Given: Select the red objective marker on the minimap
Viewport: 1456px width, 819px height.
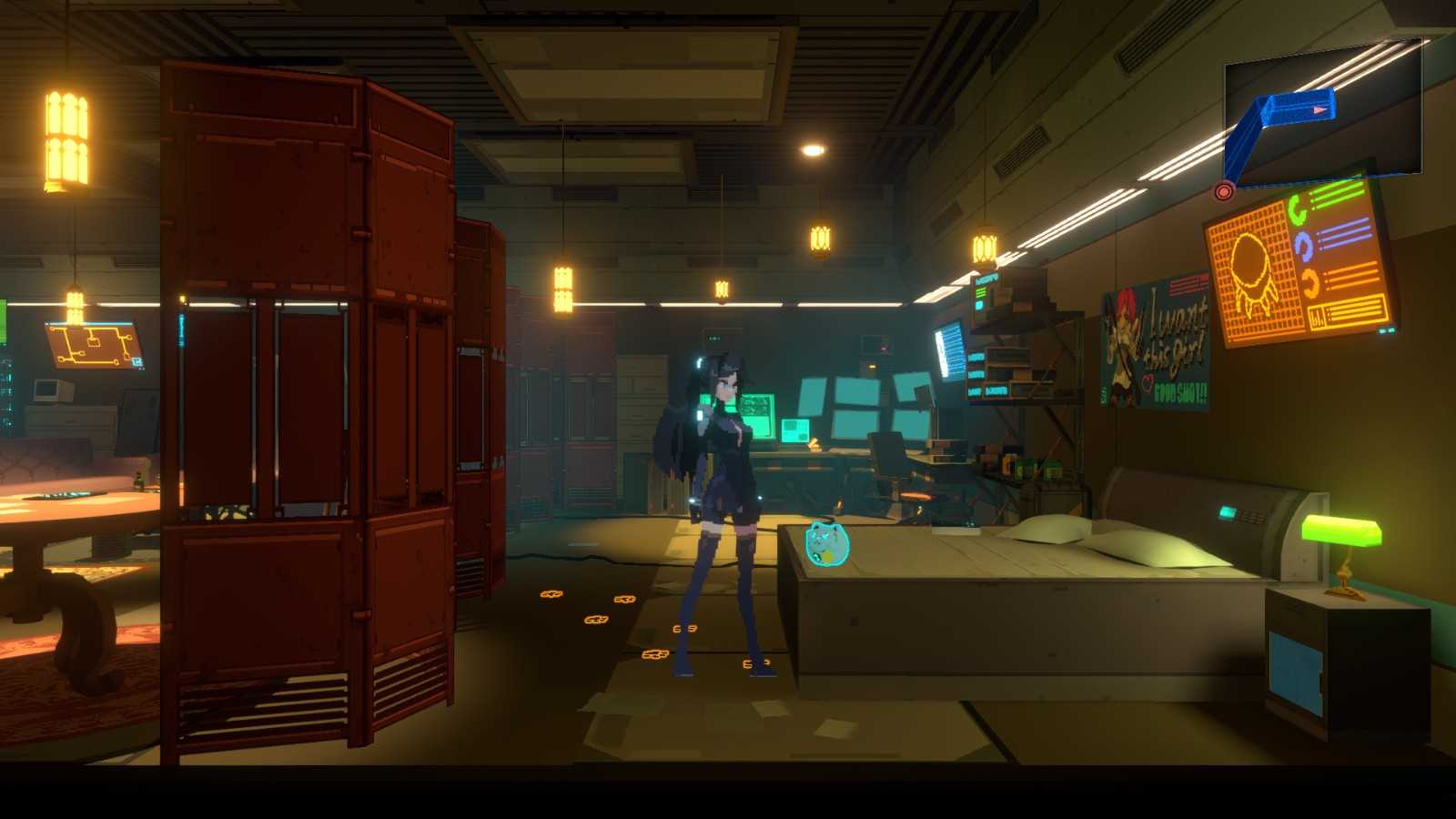Looking at the screenshot, I should click(1224, 191).
